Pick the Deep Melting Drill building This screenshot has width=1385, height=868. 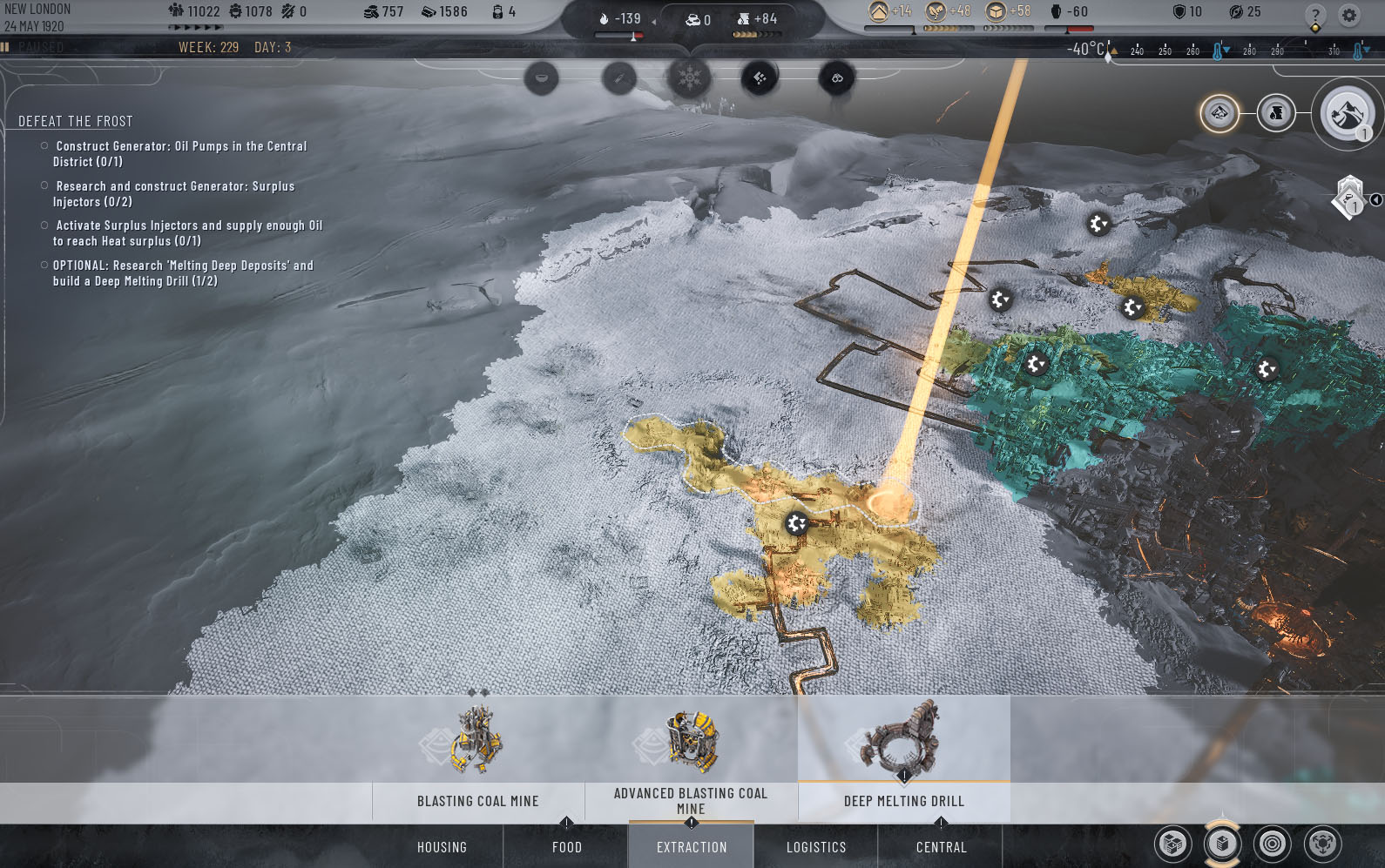tap(903, 759)
